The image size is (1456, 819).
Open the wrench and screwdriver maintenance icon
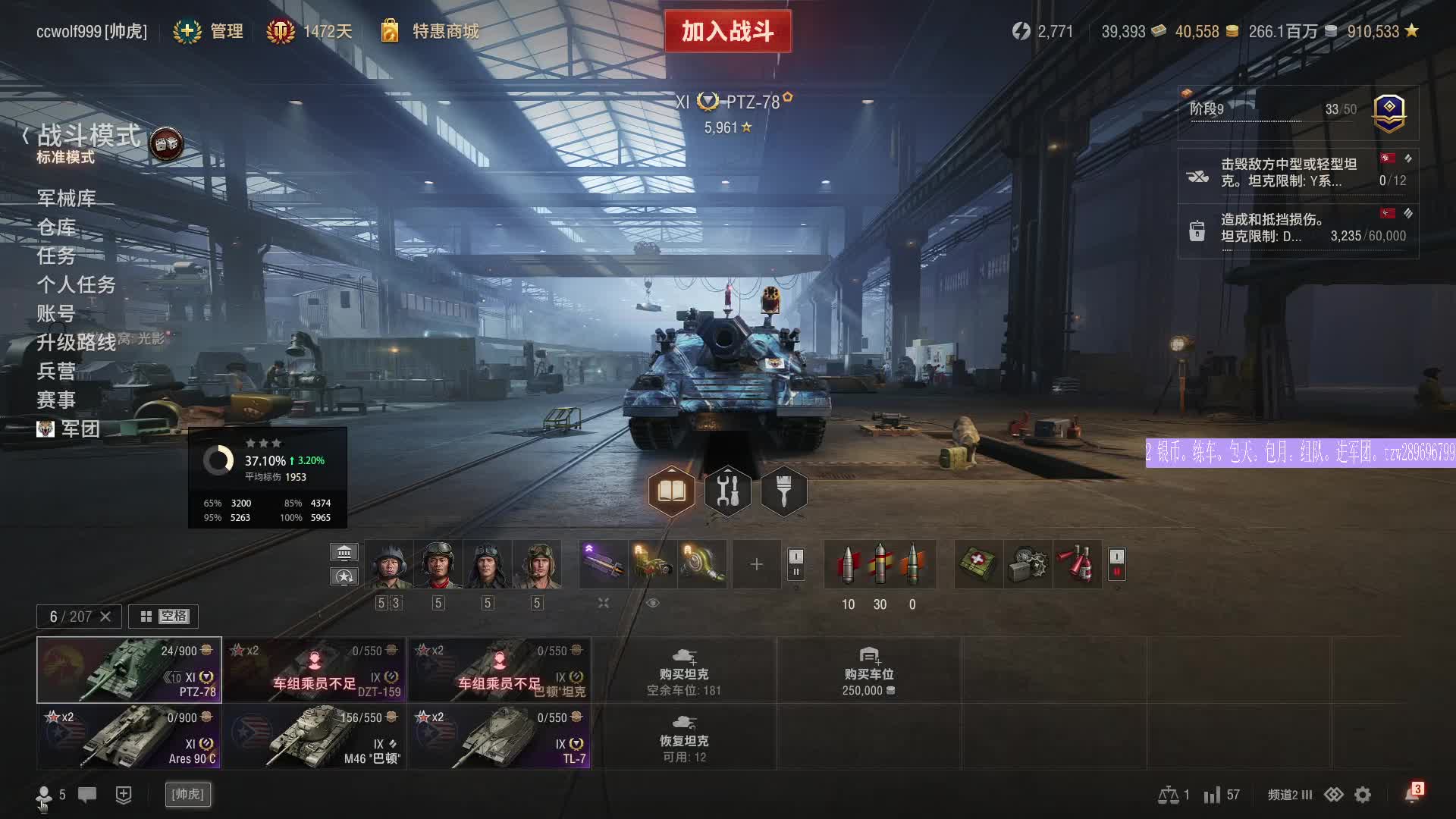click(x=727, y=491)
